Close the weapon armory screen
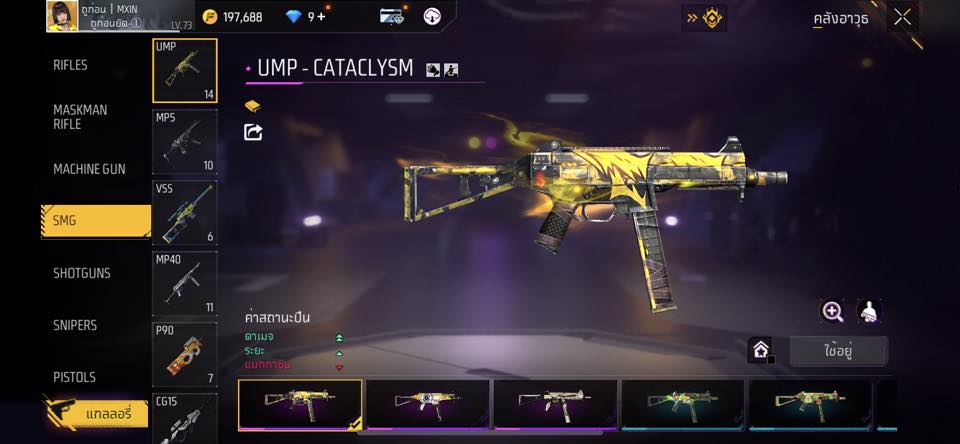960x444 pixels. point(902,17)
